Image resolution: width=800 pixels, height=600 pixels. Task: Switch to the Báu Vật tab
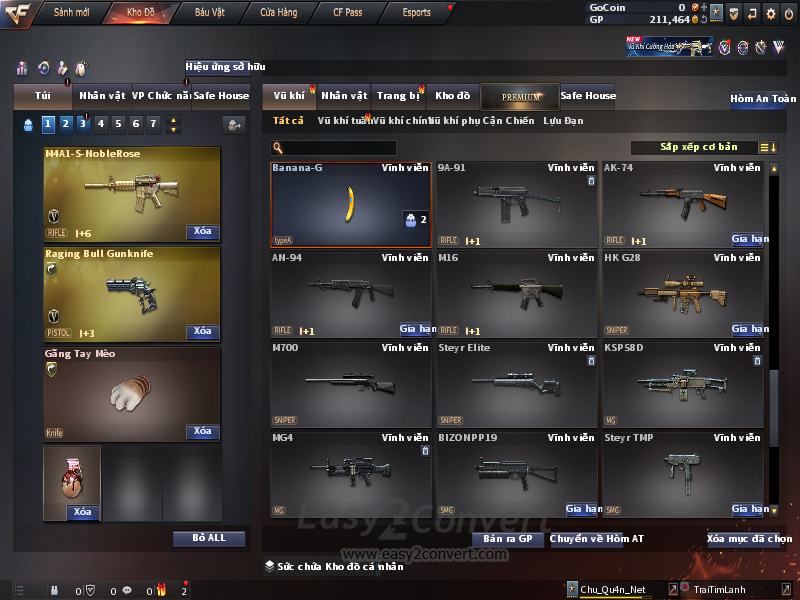point(209,13)
